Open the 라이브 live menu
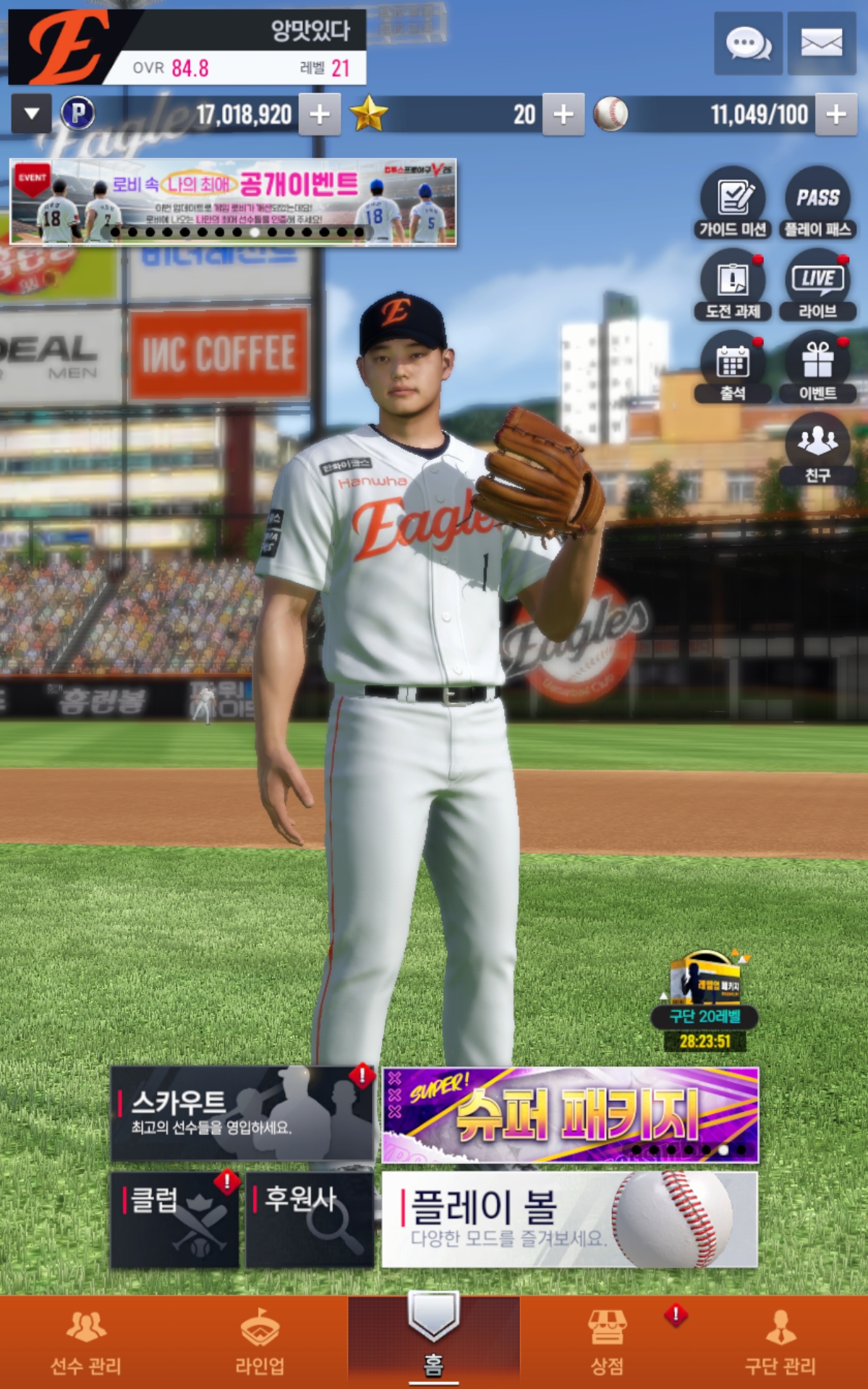Screen dimensions: 868x1389 (x=818, y=285)
